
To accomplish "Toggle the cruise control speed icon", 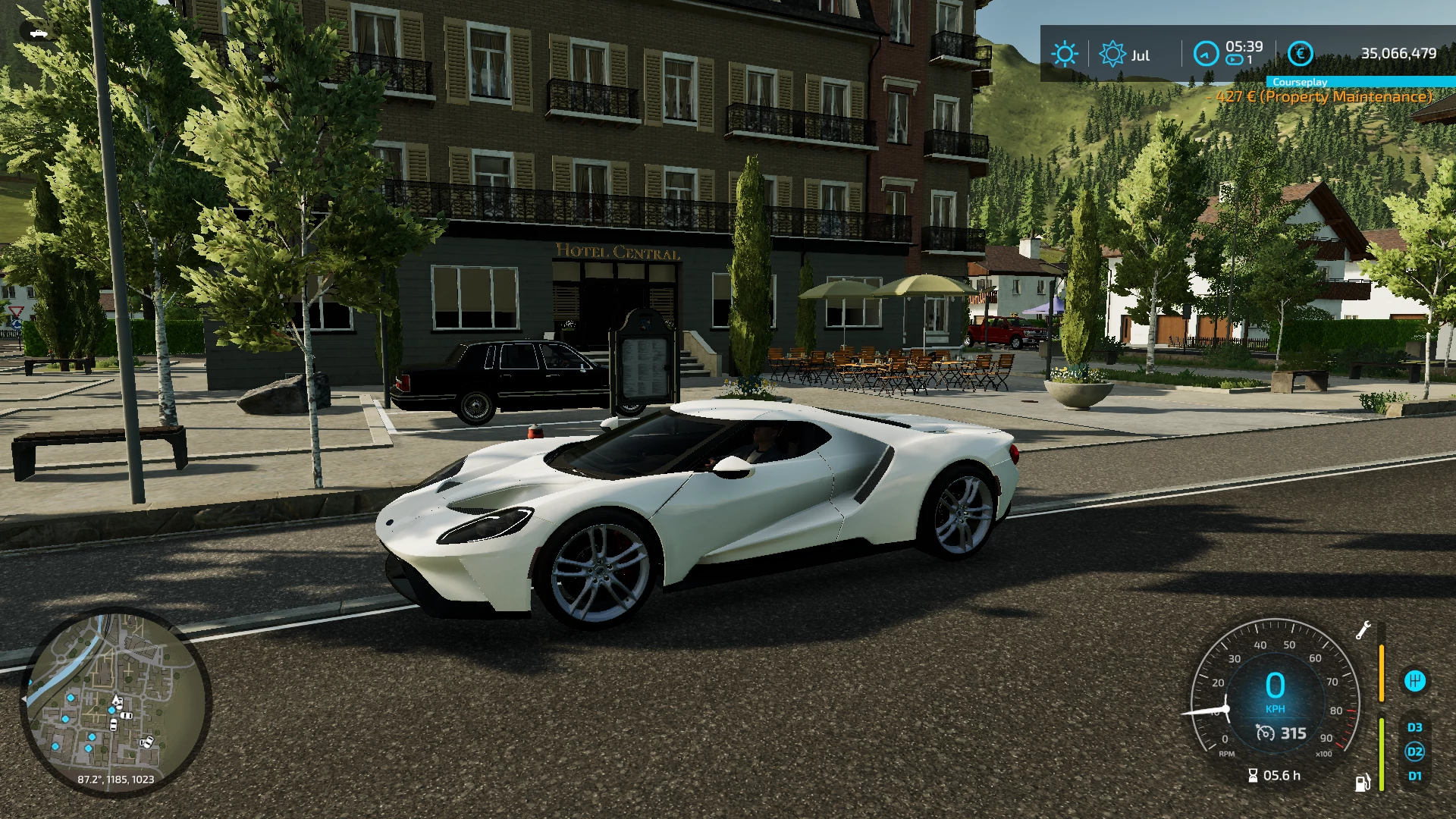I will tap(1265, 733).
